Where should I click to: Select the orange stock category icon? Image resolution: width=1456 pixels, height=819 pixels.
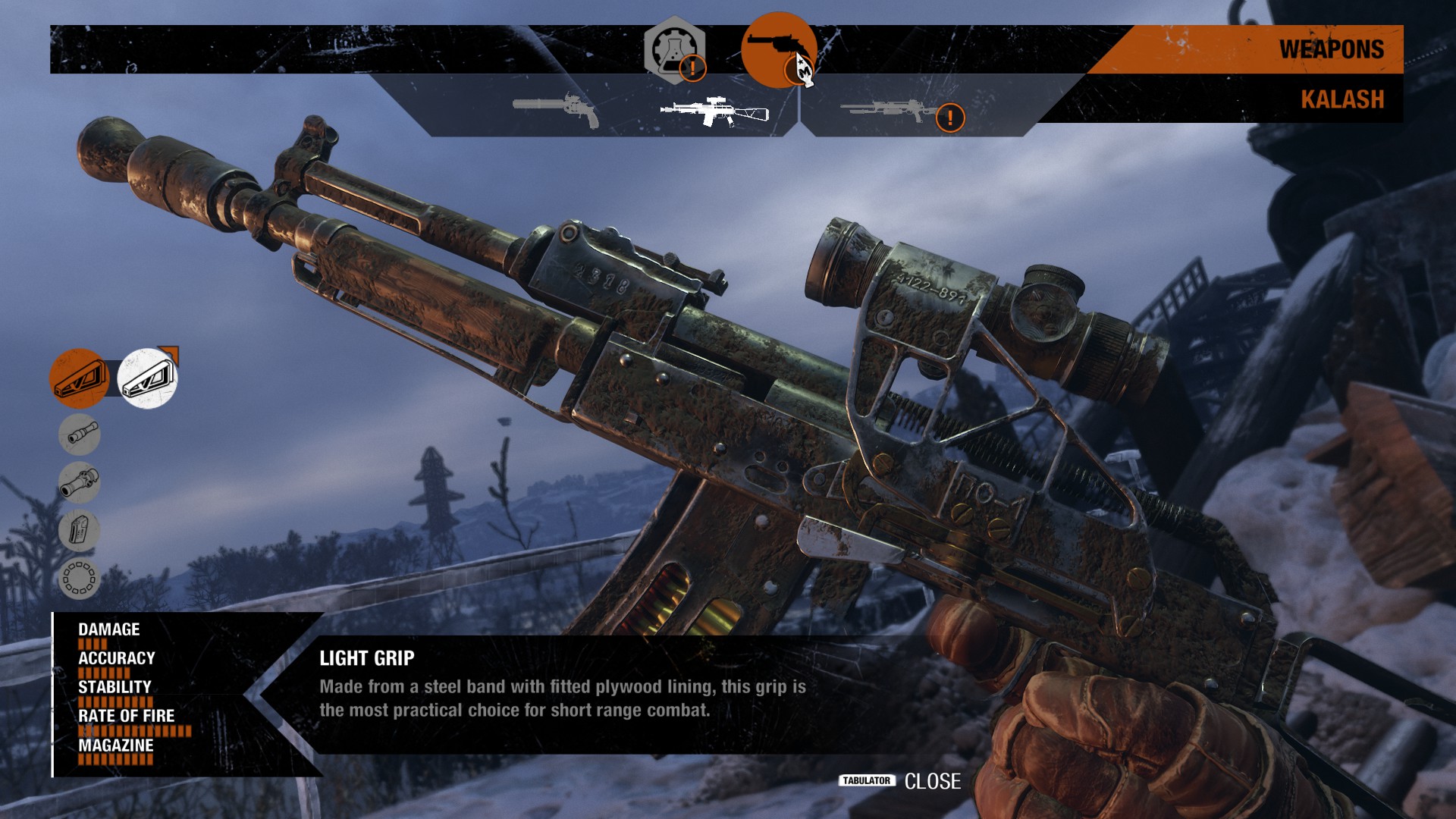[x=79, y=378]
